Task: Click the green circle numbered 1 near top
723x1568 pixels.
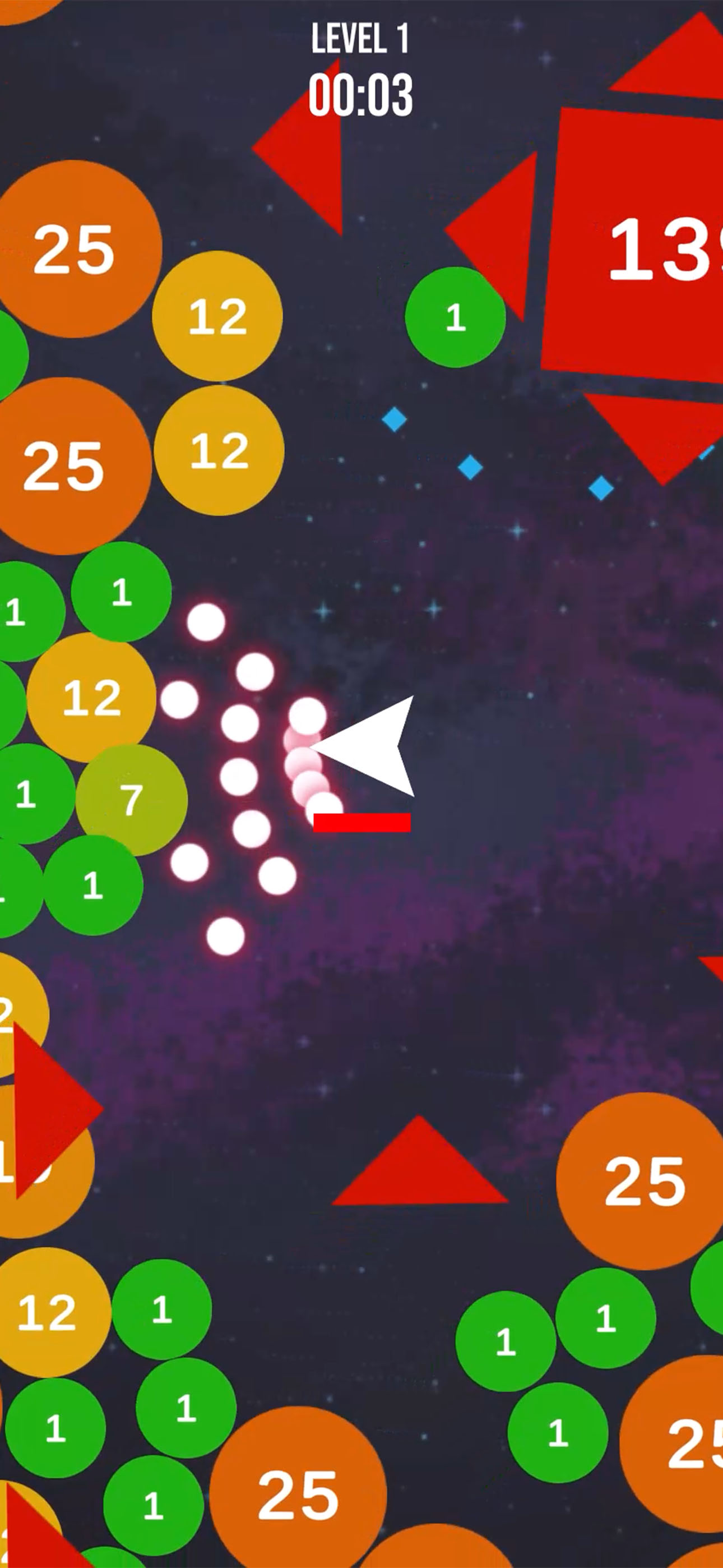Action: [455, 318]
